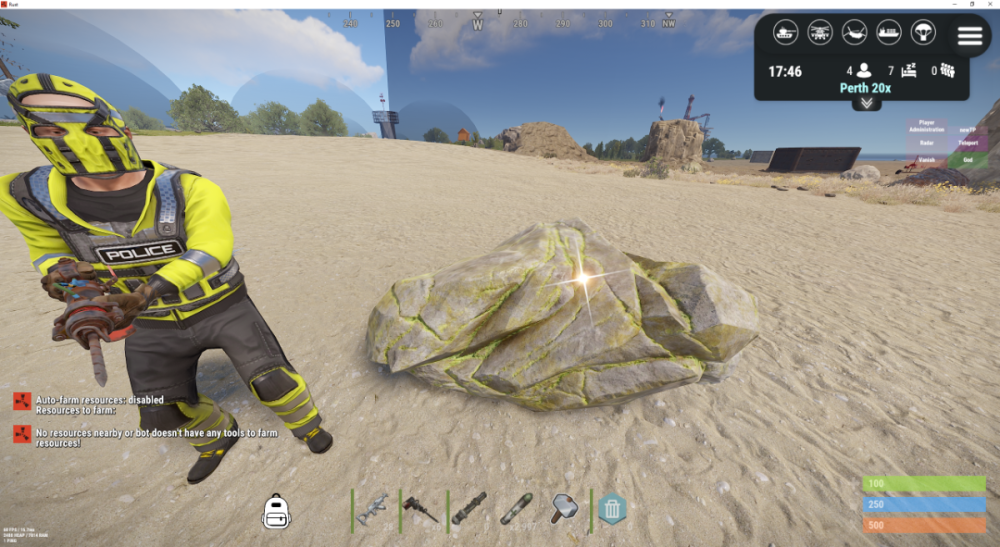This screenshot has width=1000, height=547.
Task: Choose the rocket launcher hotbar slot
Action: [x=468, y=509]
